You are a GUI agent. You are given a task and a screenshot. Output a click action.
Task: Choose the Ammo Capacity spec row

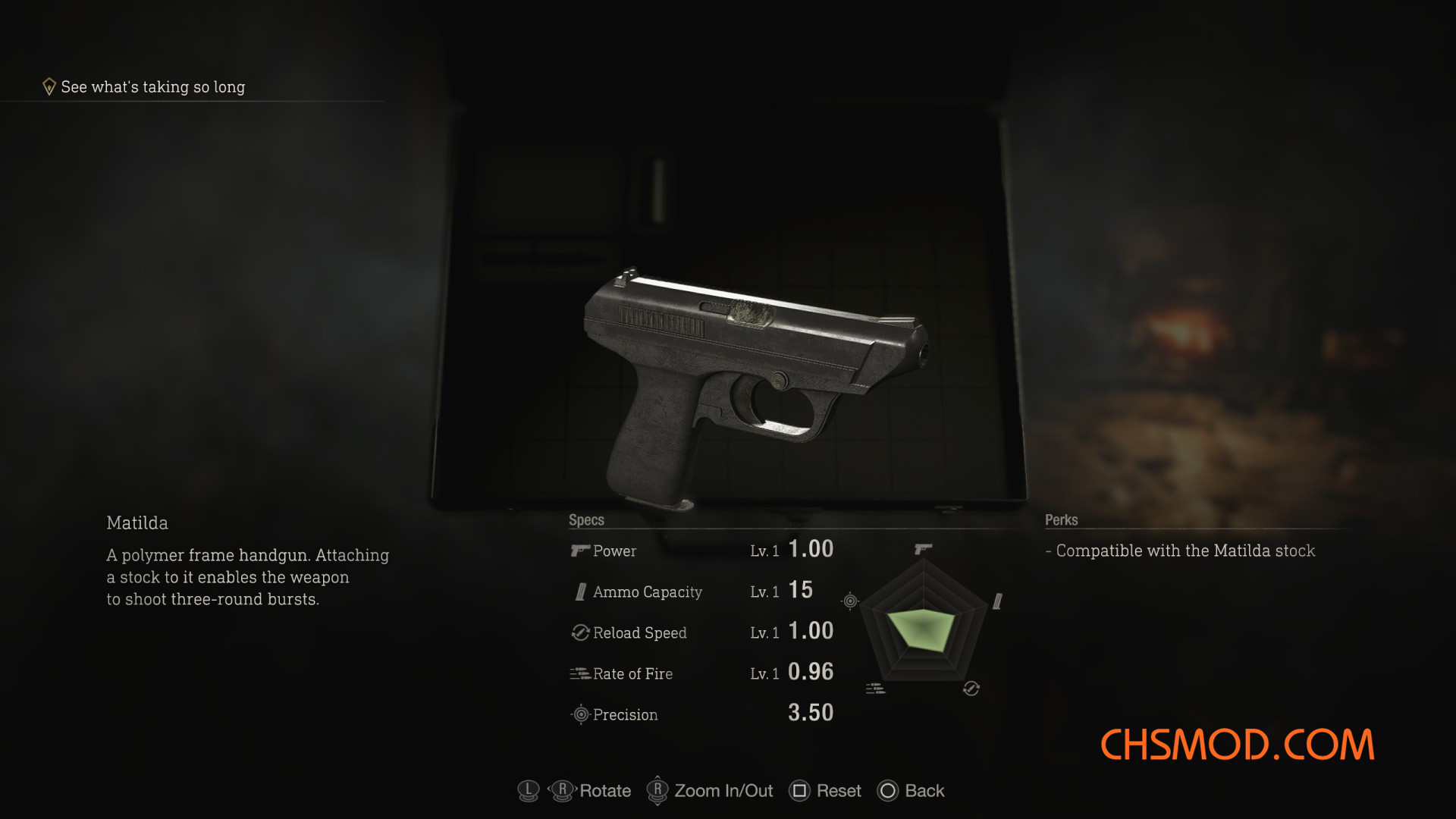tap(701, 591)
